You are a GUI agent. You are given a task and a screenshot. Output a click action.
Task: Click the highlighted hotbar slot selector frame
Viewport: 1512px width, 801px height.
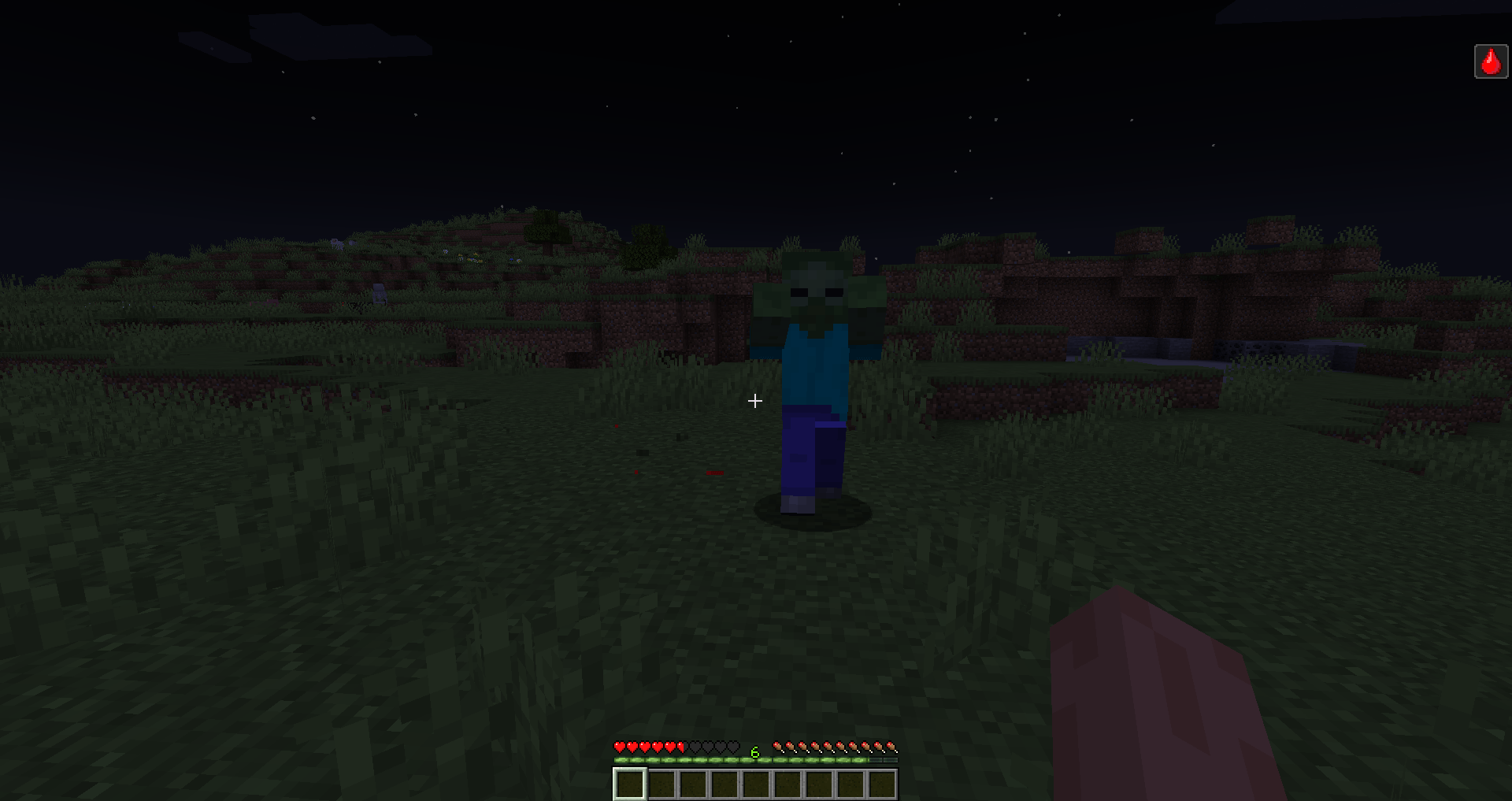pyautogui.click(x=630, y=784)
